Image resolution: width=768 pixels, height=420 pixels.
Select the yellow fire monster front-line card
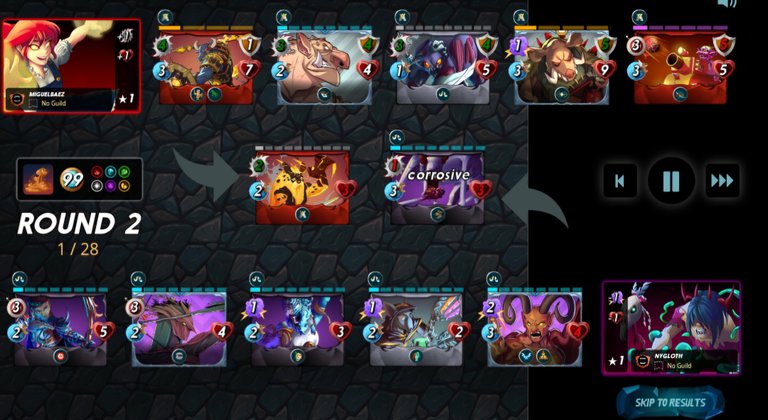click(x=303, y=187)
